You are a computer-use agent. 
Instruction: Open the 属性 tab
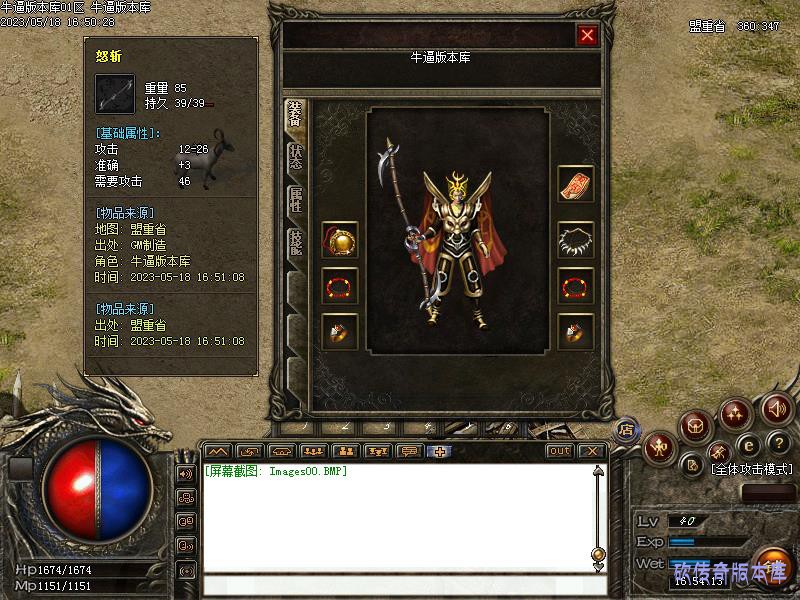click(296, 200)
